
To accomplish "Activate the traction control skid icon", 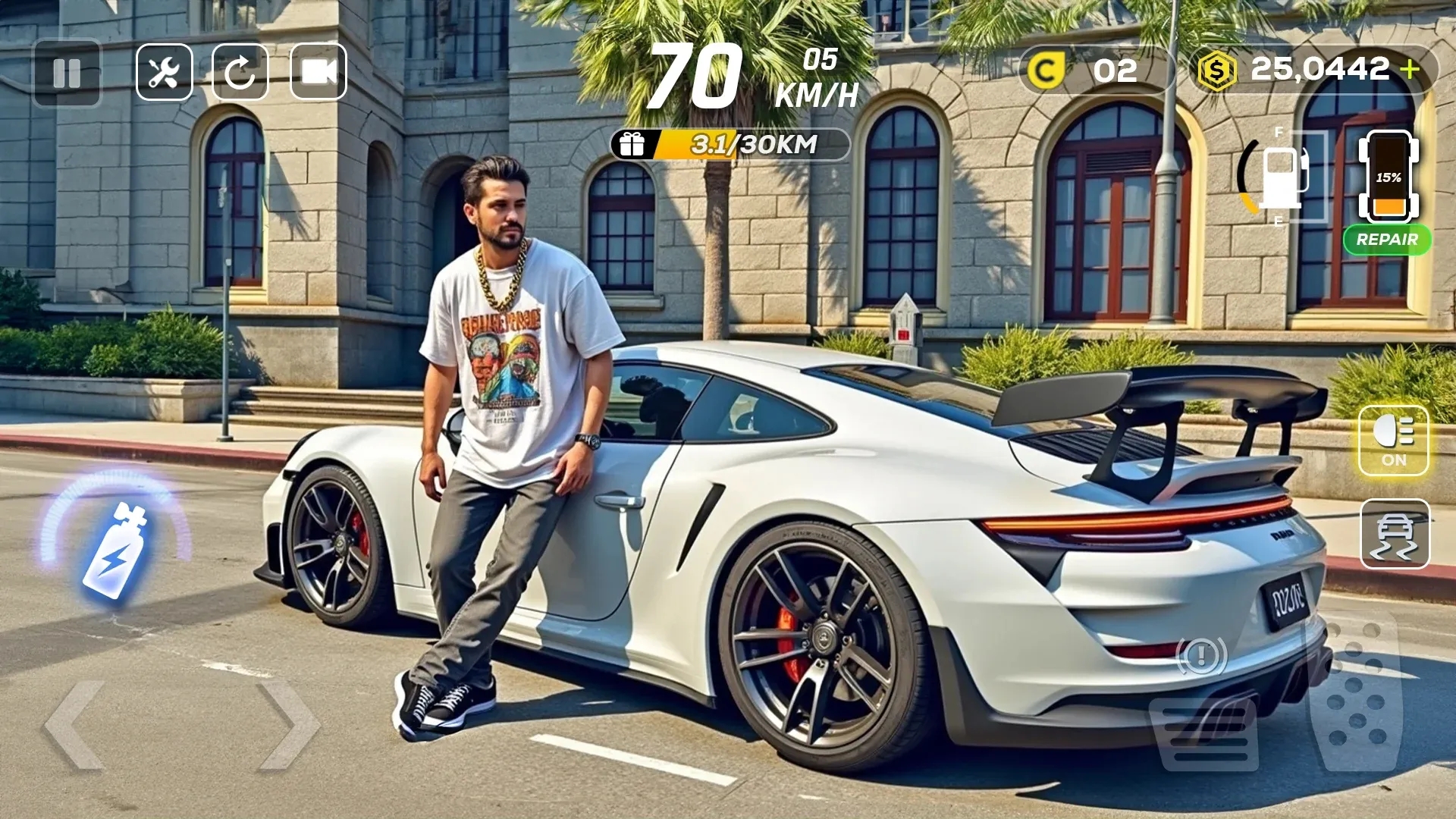I will pos(1395,534).
